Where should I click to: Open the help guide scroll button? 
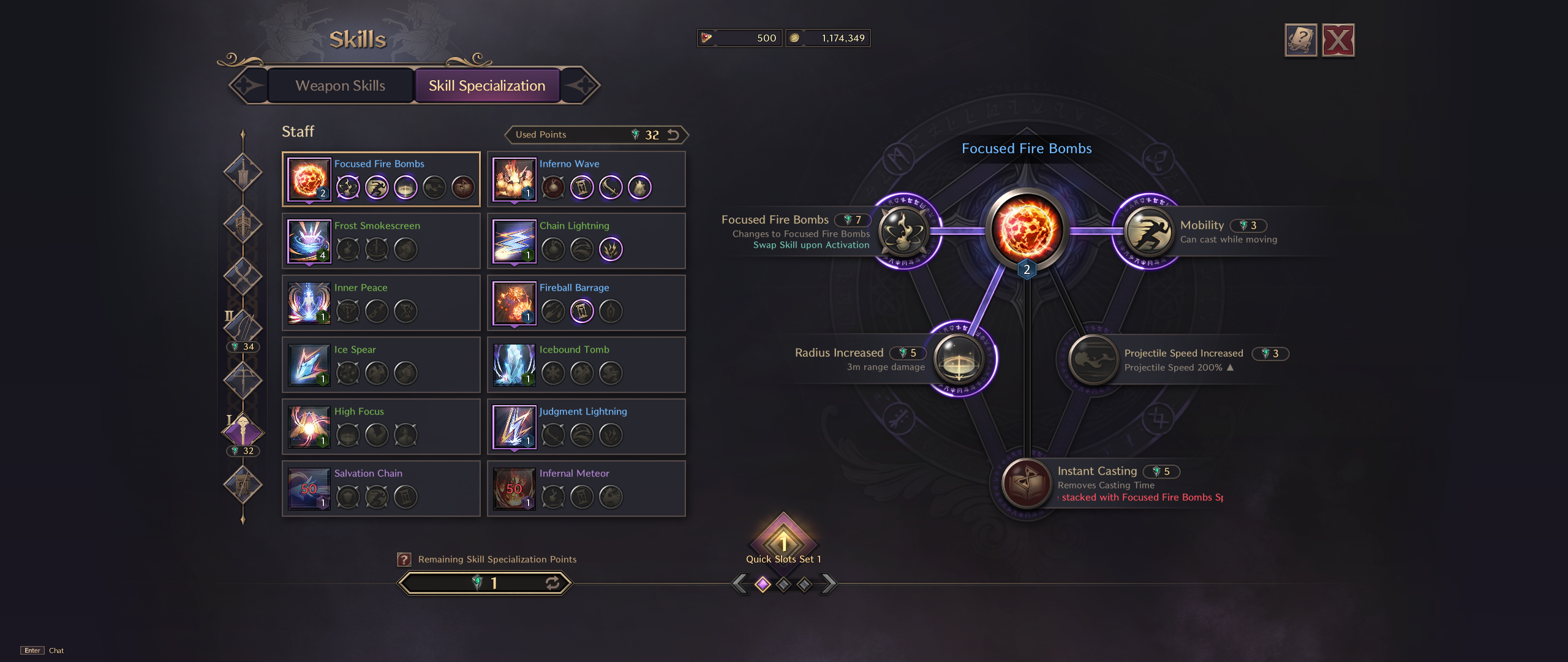click(x=1300, y=40)
